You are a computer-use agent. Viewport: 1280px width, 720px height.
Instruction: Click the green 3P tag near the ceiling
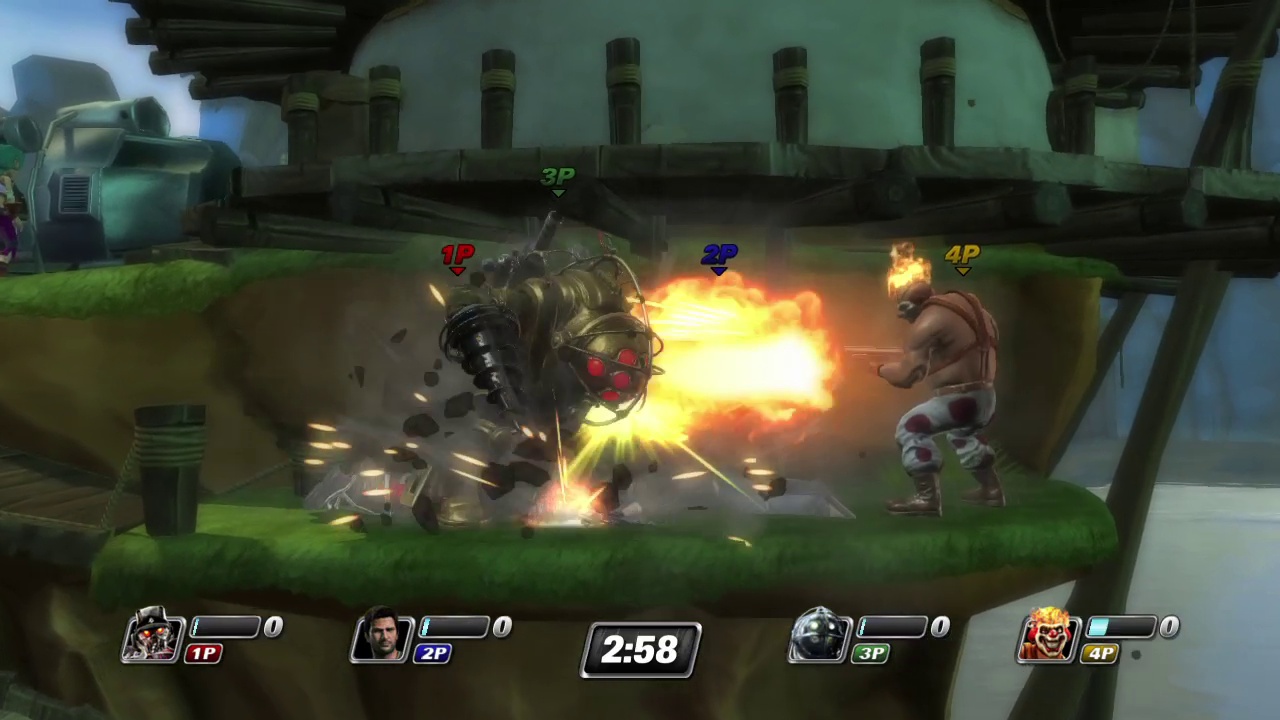[x=557, y=177]
